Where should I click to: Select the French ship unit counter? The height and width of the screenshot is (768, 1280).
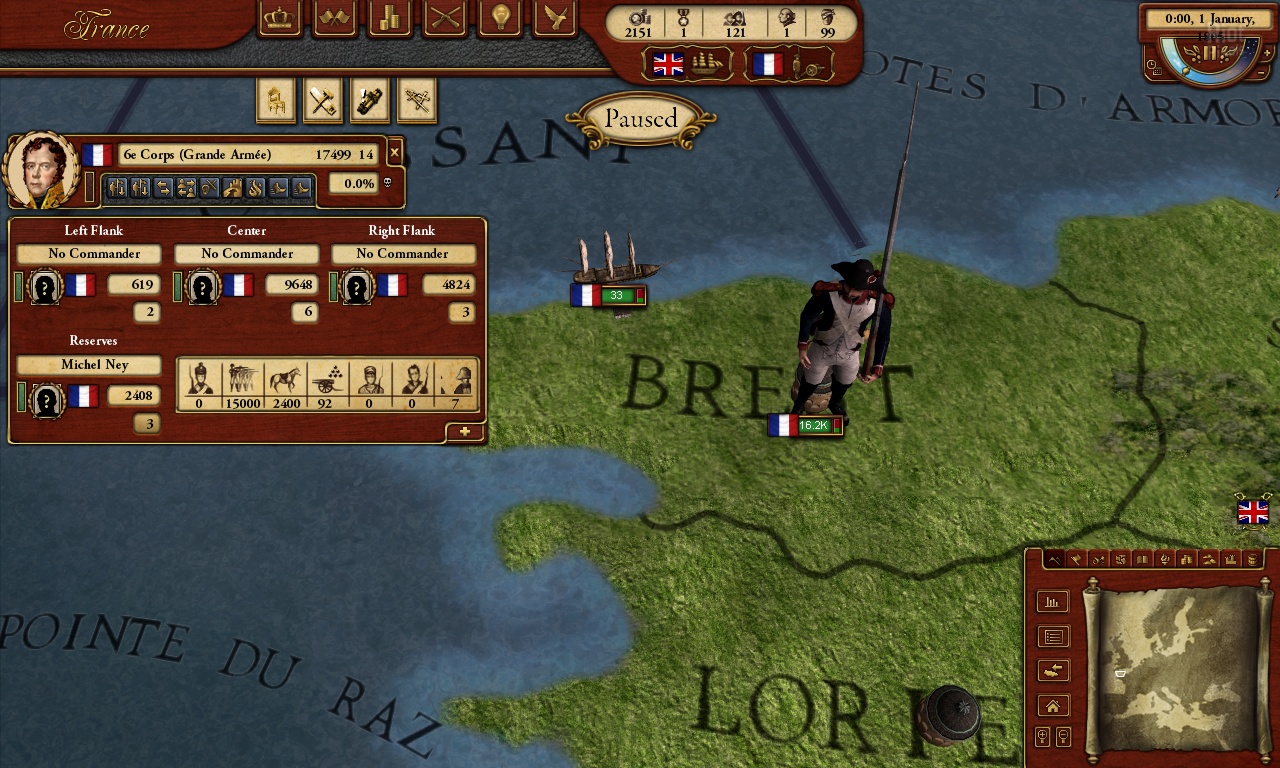[608, 295]
